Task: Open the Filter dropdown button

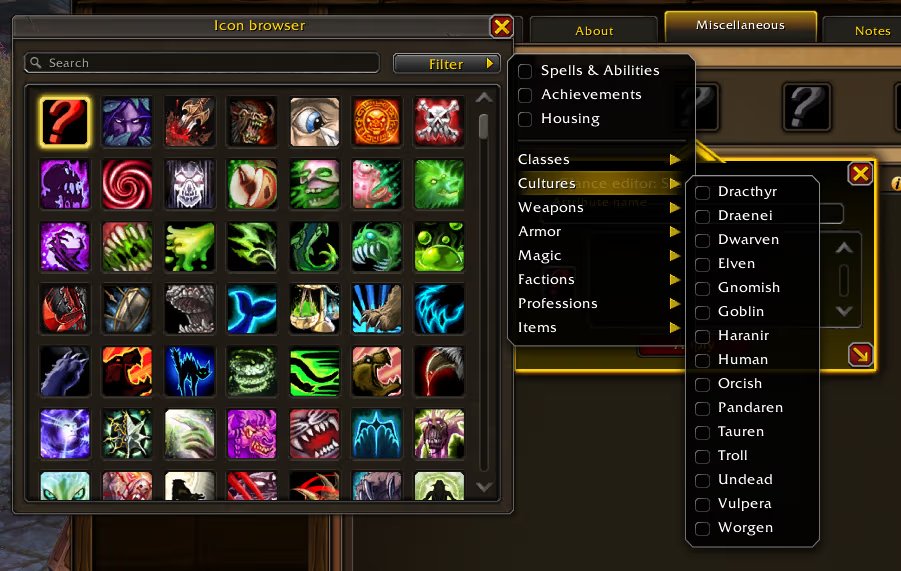Action: coord(446,64)
